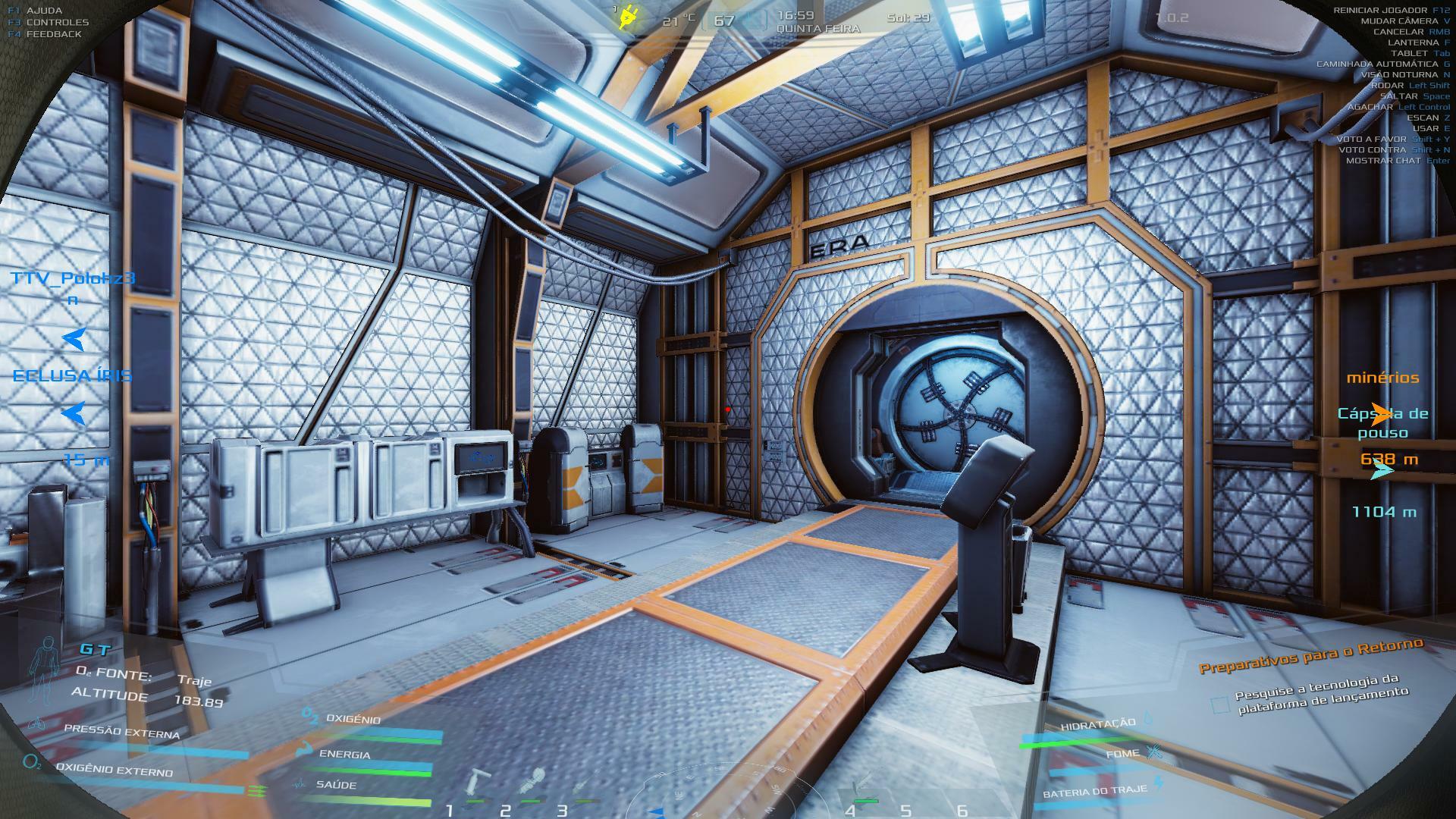Click the yellow power plug status icon
Screen dimensions: 1456x819
[626, 17]
